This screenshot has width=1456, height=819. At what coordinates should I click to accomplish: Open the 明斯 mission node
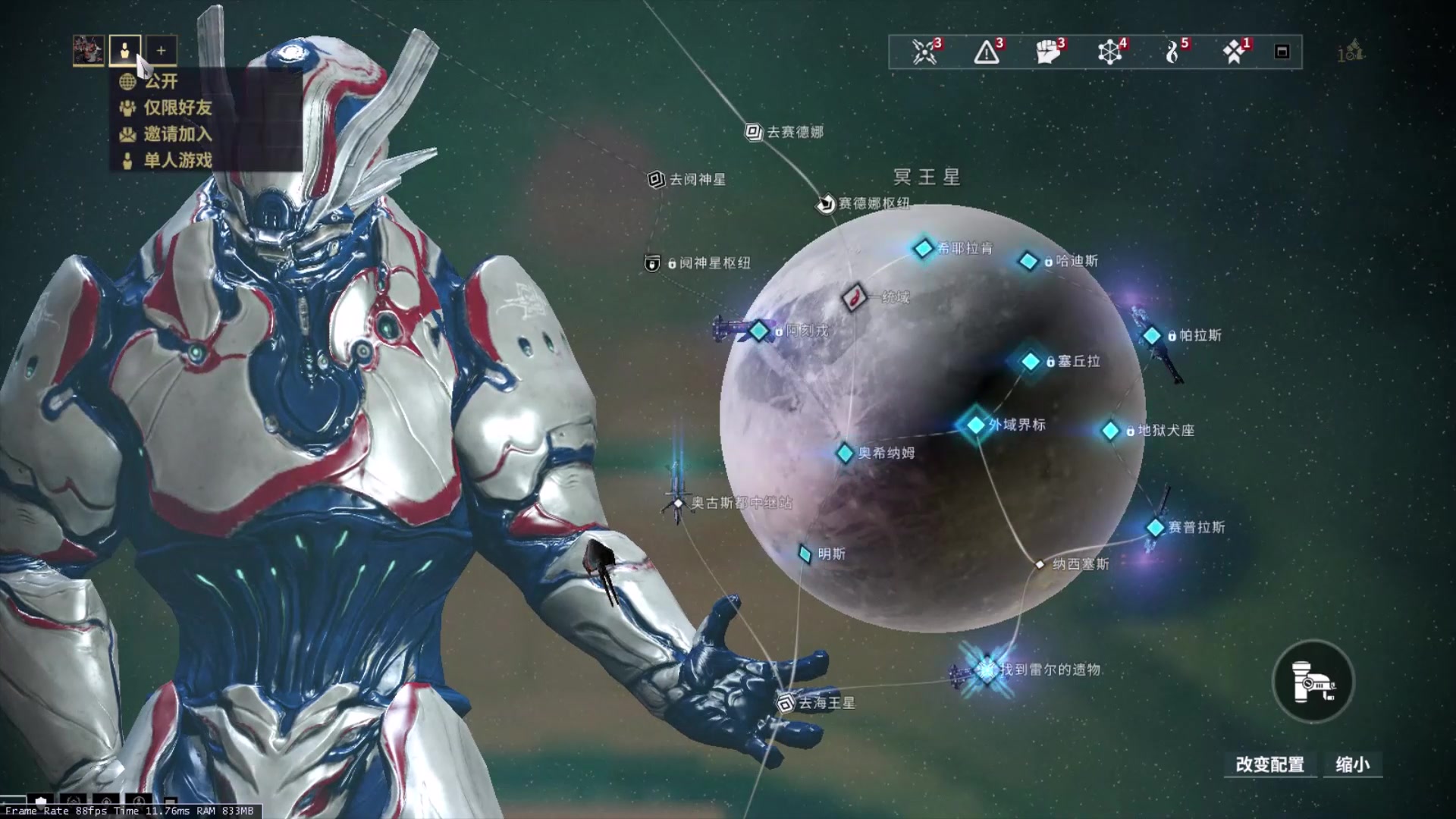805,554
